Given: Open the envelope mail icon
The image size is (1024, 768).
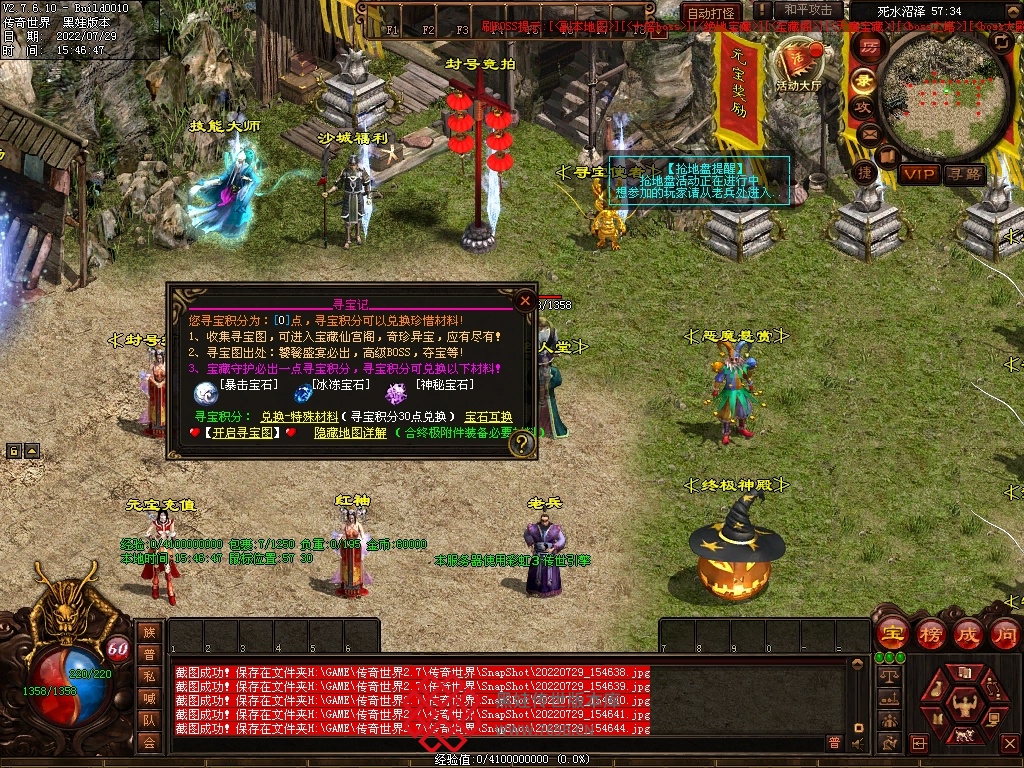Looking at the screenshot, I should (866, 132).
